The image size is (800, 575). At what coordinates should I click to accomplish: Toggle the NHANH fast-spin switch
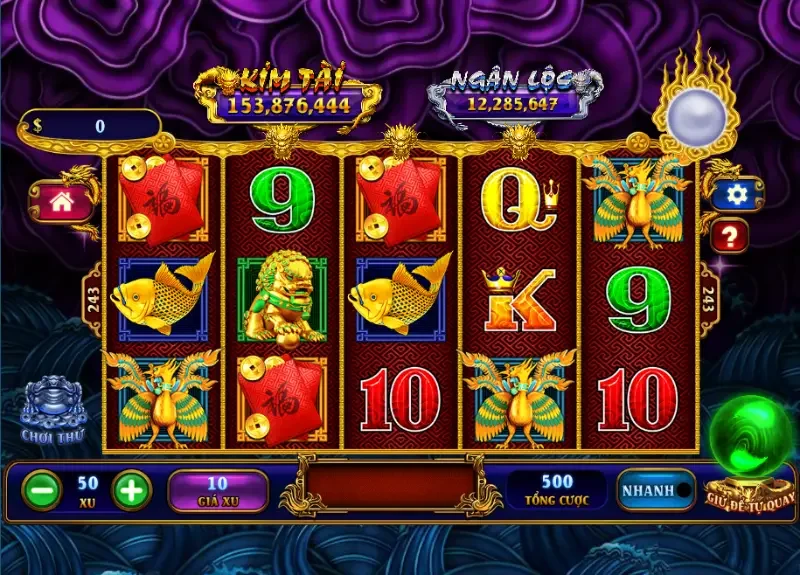(656, 490)
